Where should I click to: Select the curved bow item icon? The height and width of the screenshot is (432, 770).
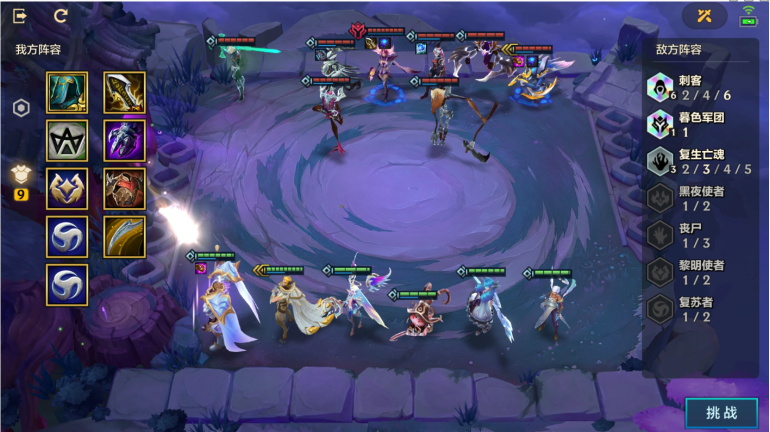point(125,237)
